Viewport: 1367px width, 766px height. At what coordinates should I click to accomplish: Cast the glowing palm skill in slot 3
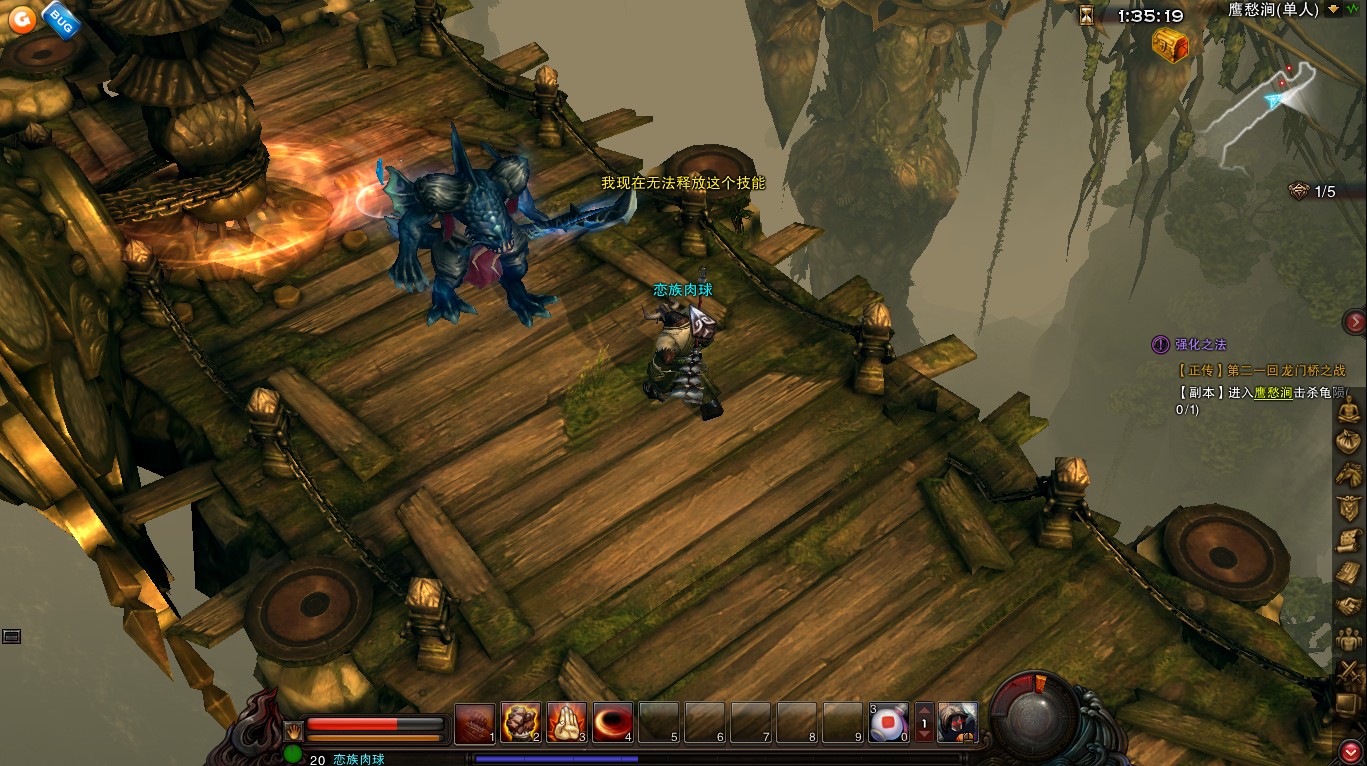[x=567, y=722]
